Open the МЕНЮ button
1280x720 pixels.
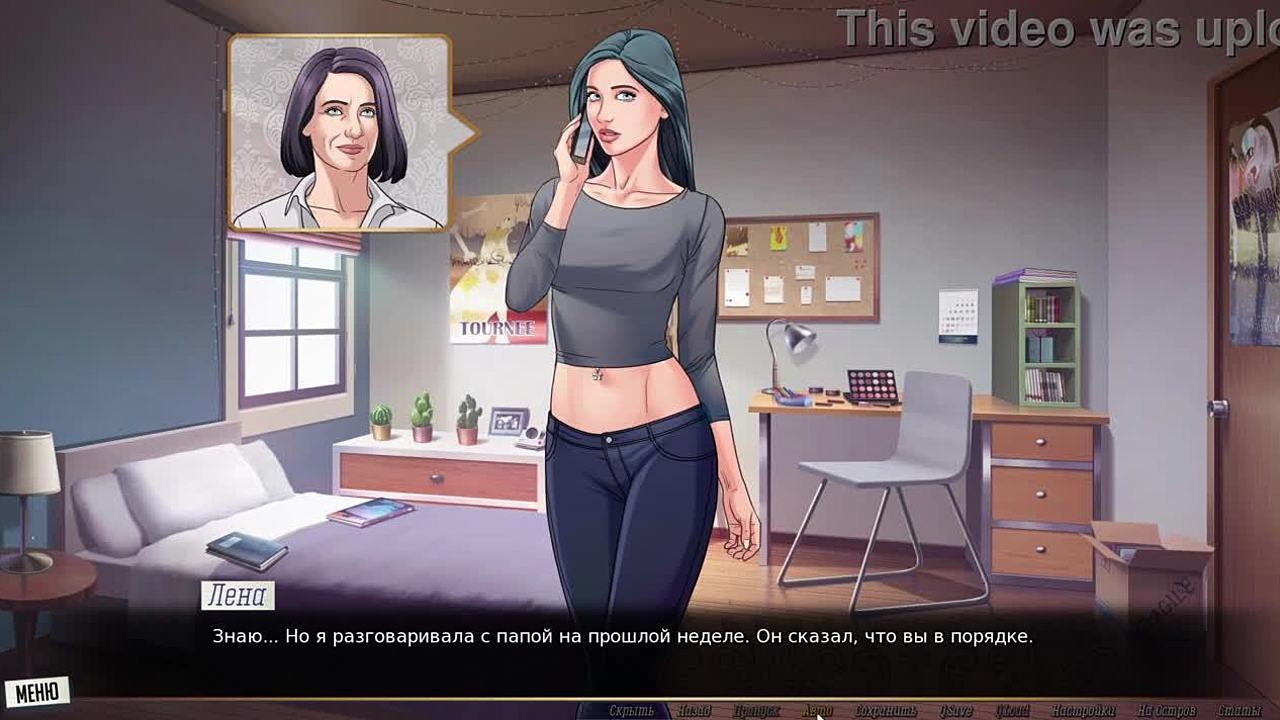[37, 692]
